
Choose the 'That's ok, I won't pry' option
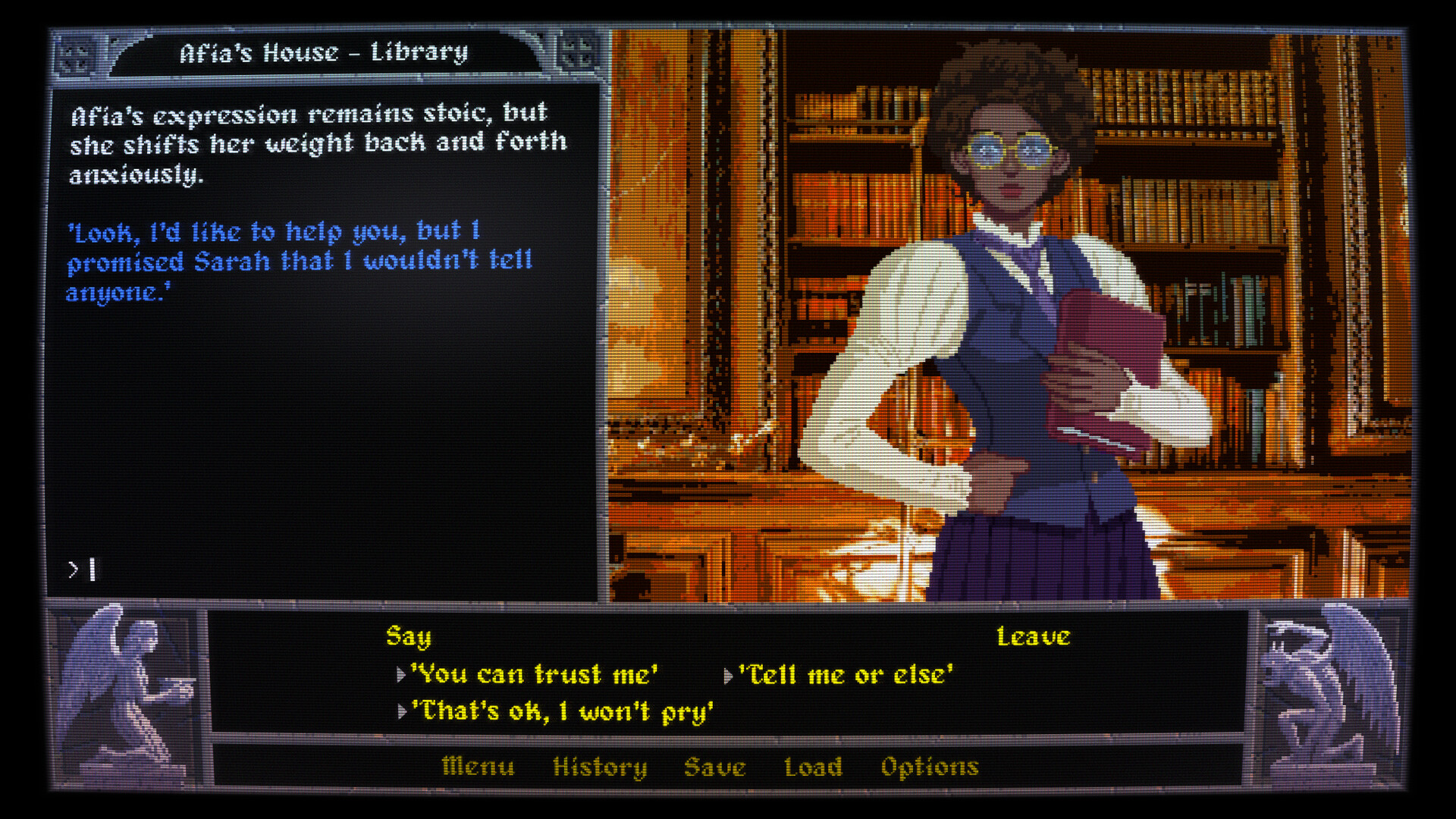point(563,711)
